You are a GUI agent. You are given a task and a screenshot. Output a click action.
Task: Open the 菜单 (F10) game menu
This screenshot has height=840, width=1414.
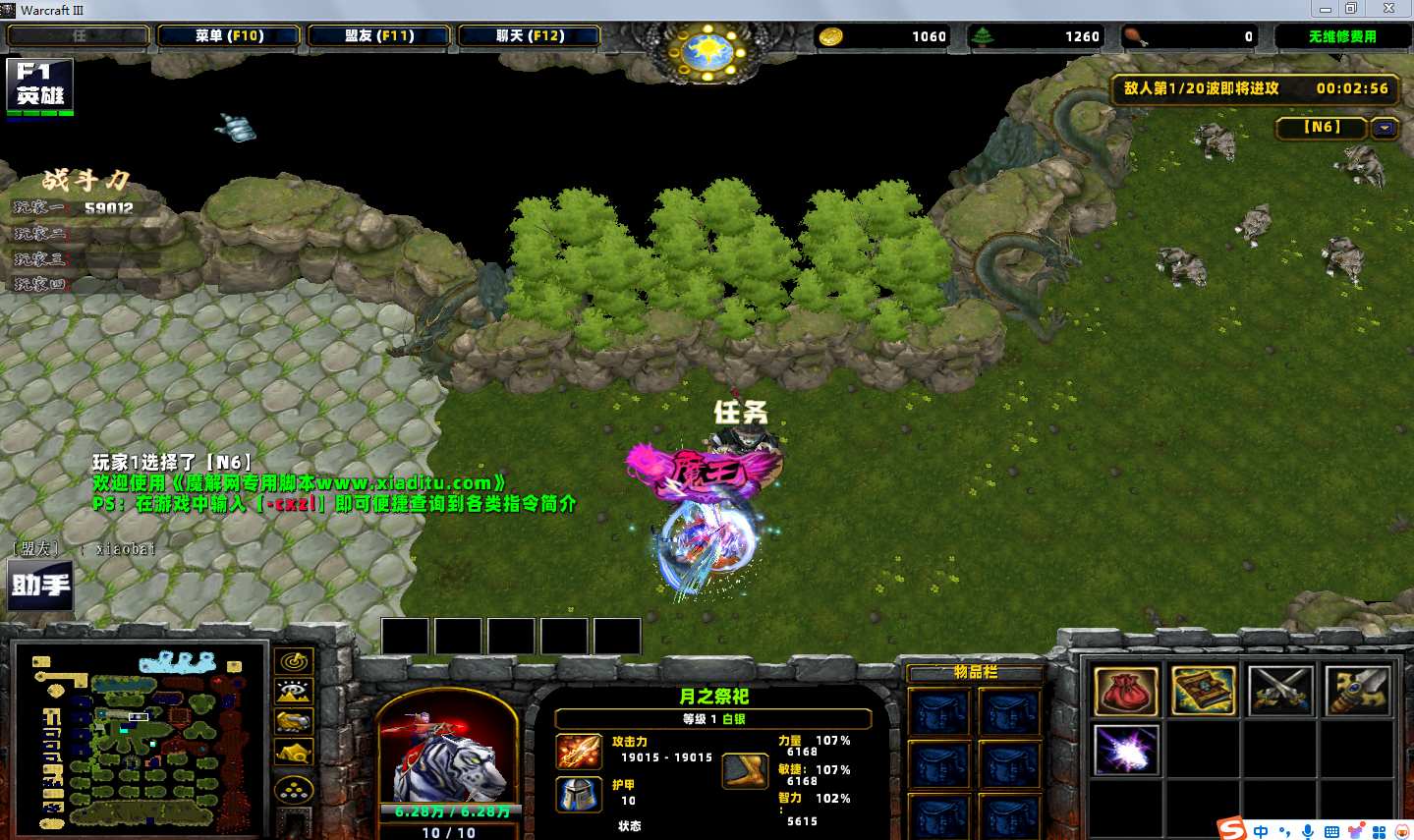(229, 36)
